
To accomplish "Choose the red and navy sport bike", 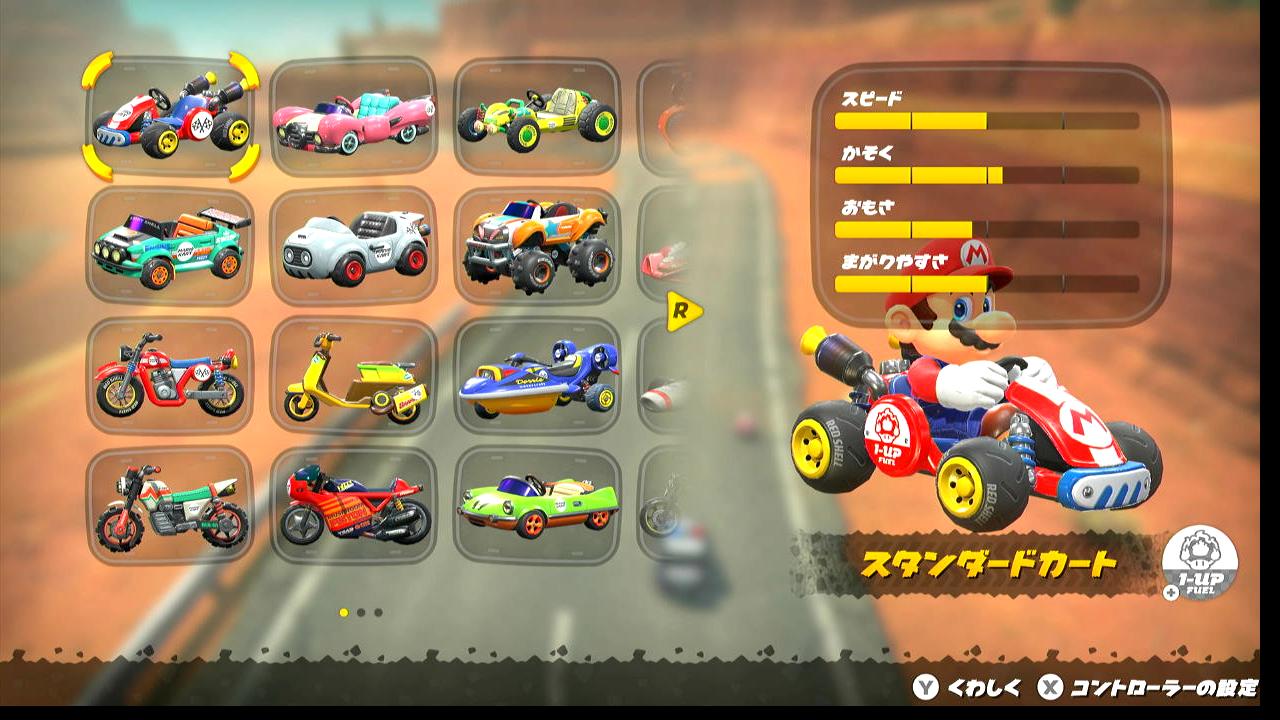I will 353,505.
